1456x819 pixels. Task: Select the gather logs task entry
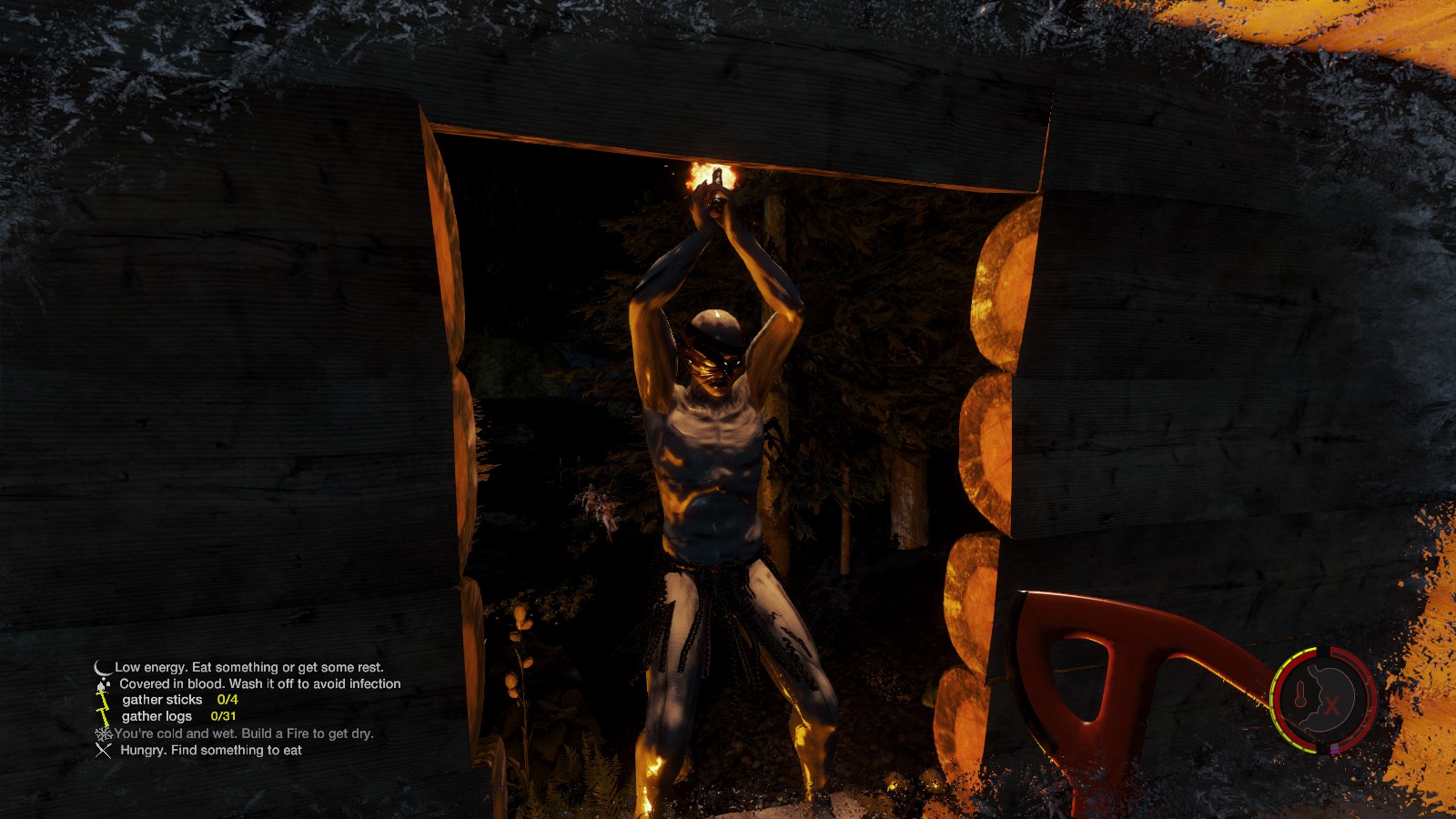tap(178, 716)
